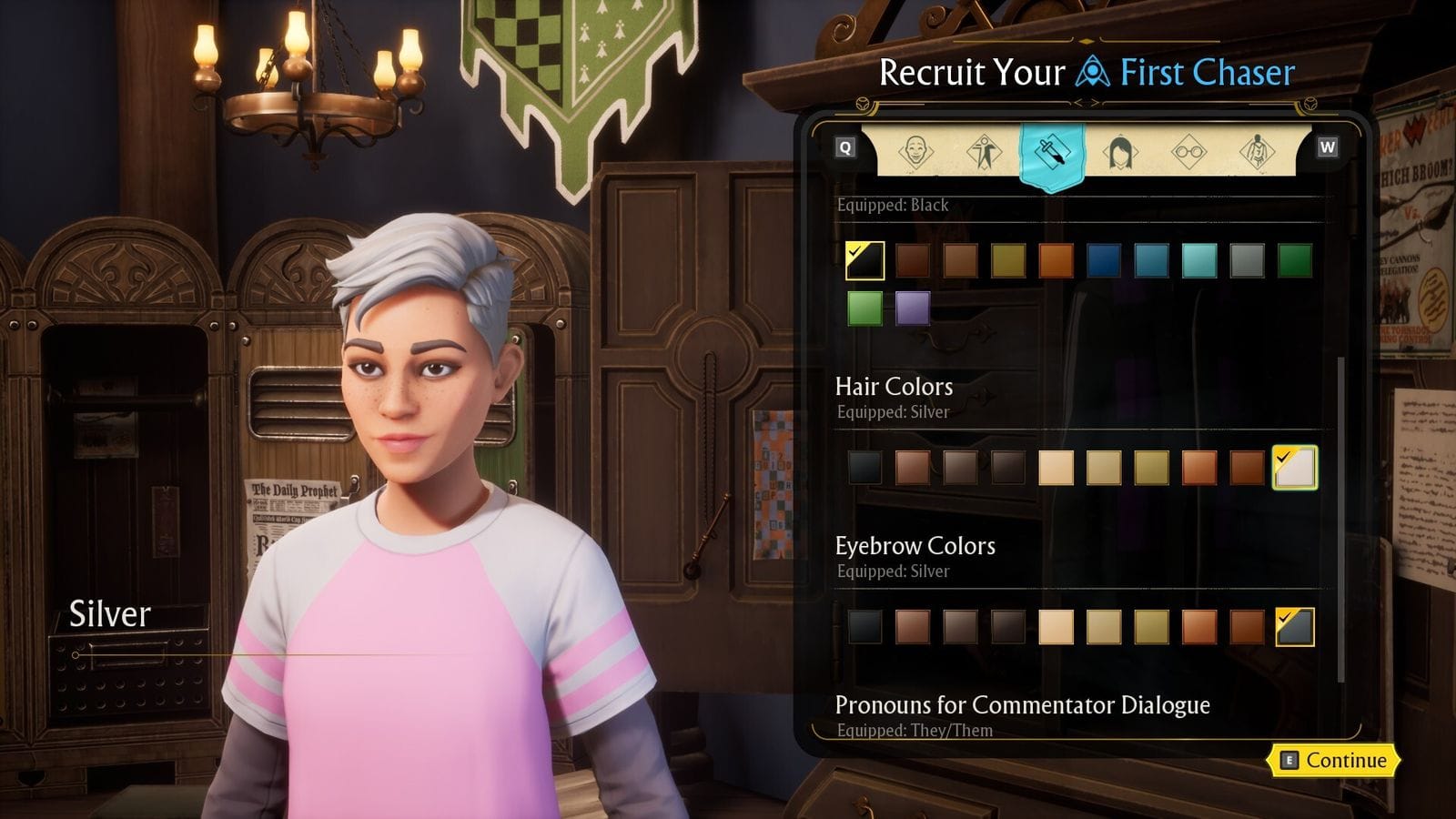Open the hairstyle tab
This screenshot has height=819, width=1456.
[x=1120, y=151]
